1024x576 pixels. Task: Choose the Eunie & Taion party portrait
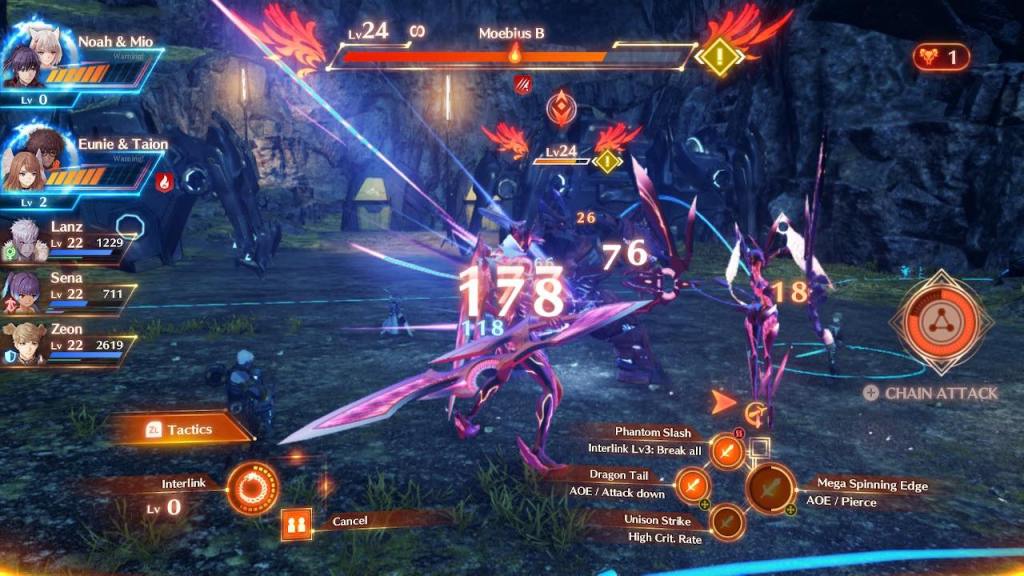(x=38, y=160)
